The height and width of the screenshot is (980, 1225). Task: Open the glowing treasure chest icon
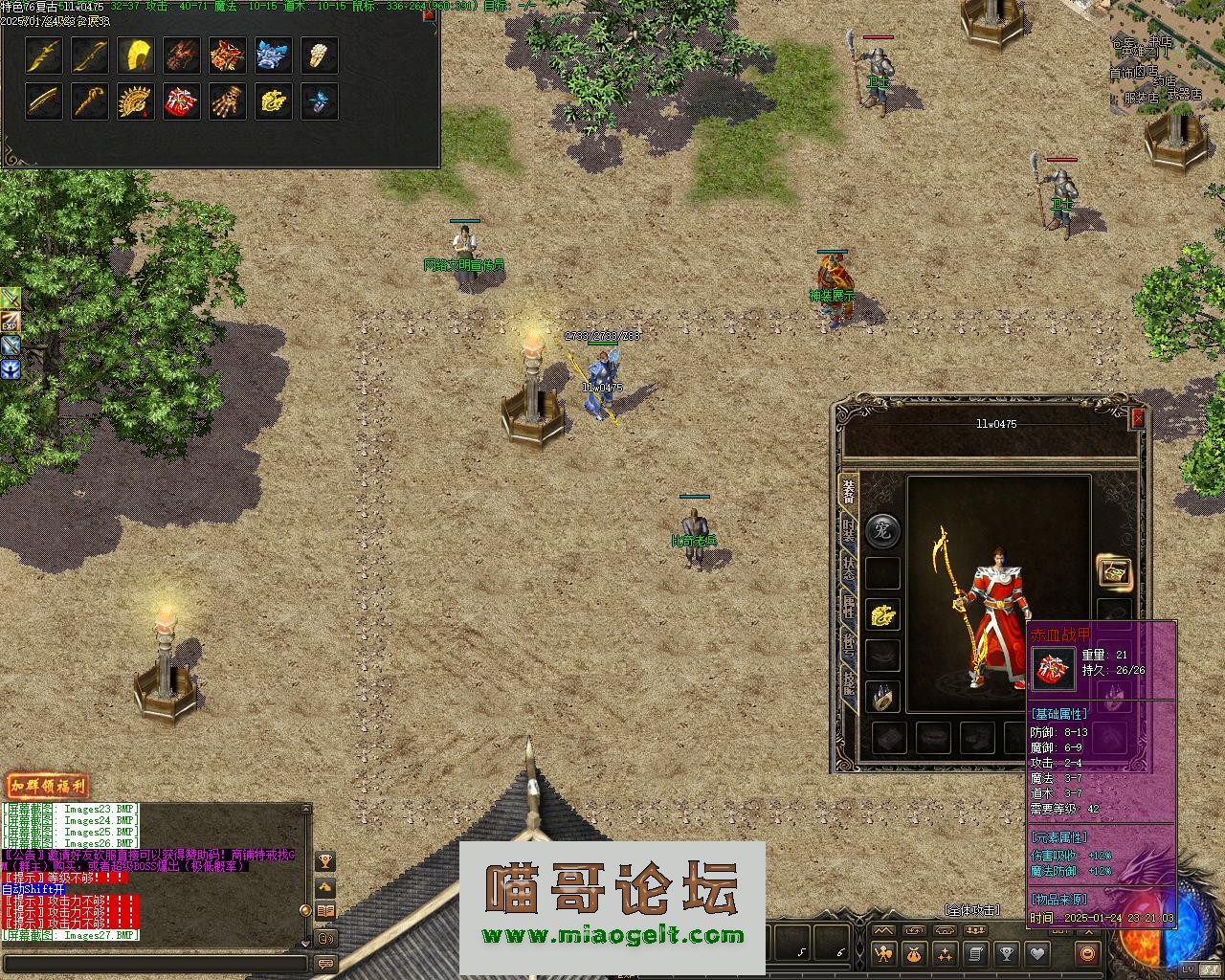(1113, 572)
